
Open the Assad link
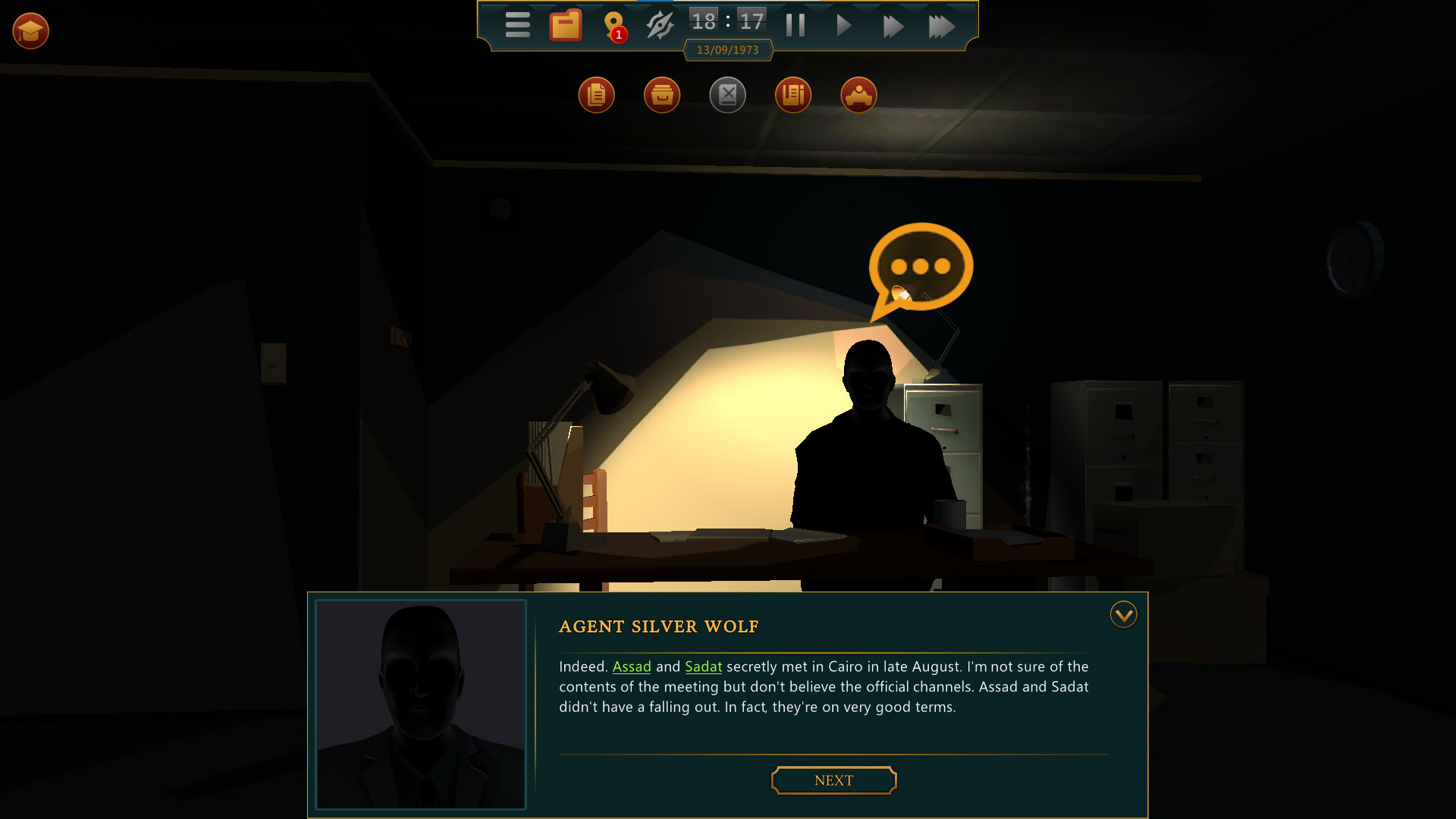coord(632,667)
